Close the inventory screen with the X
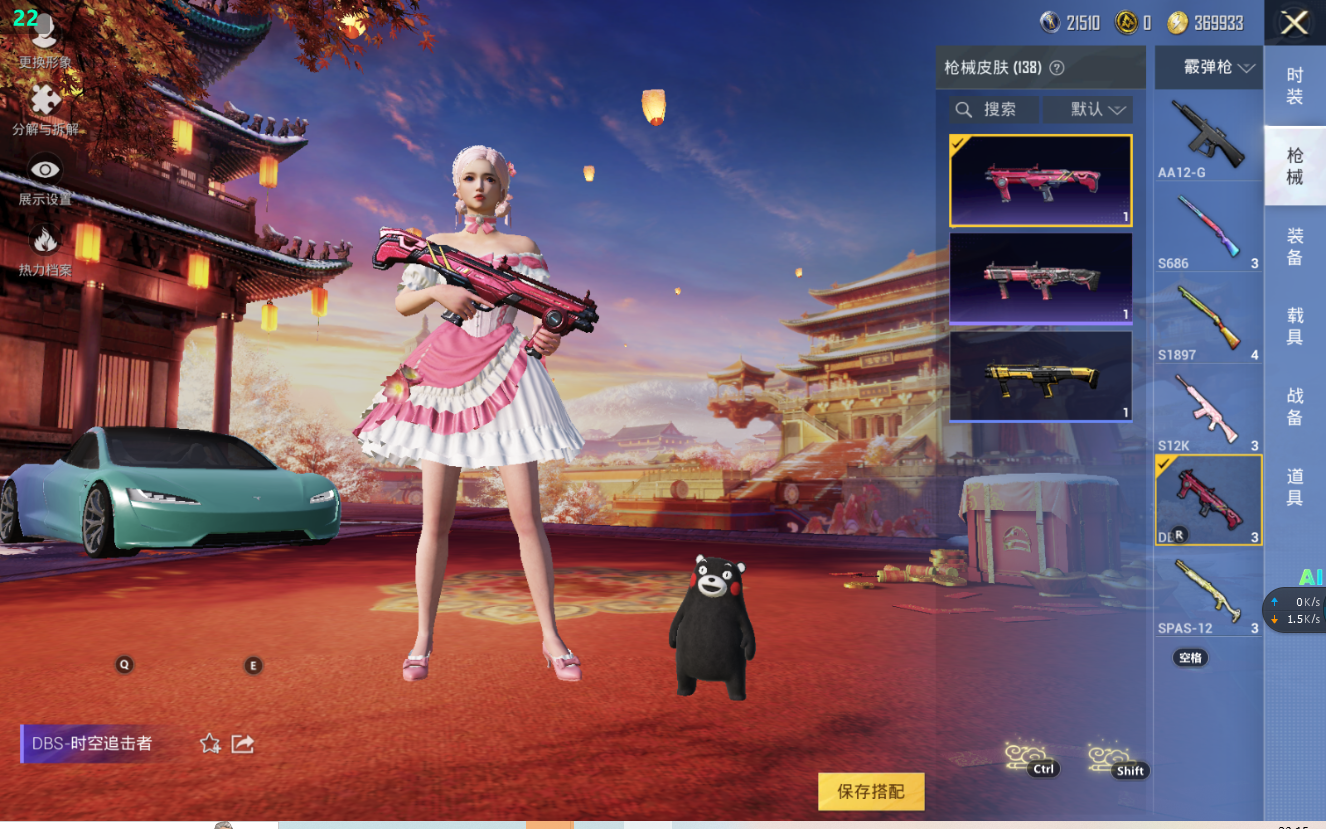The width and height of the screenshot is (1326, 829). [1294, 23]
